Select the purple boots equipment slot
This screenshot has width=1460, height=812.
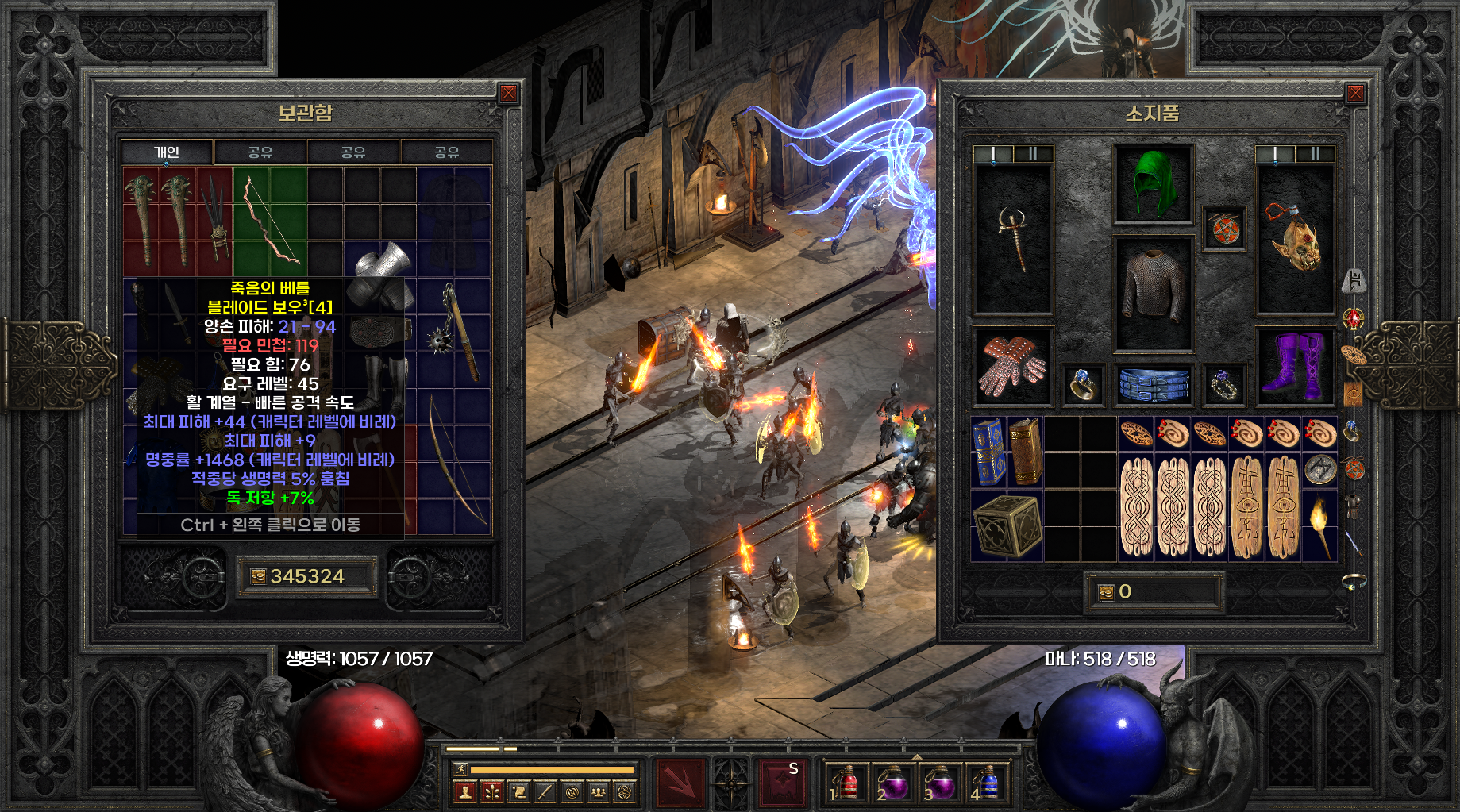(x=1294, y=366)
